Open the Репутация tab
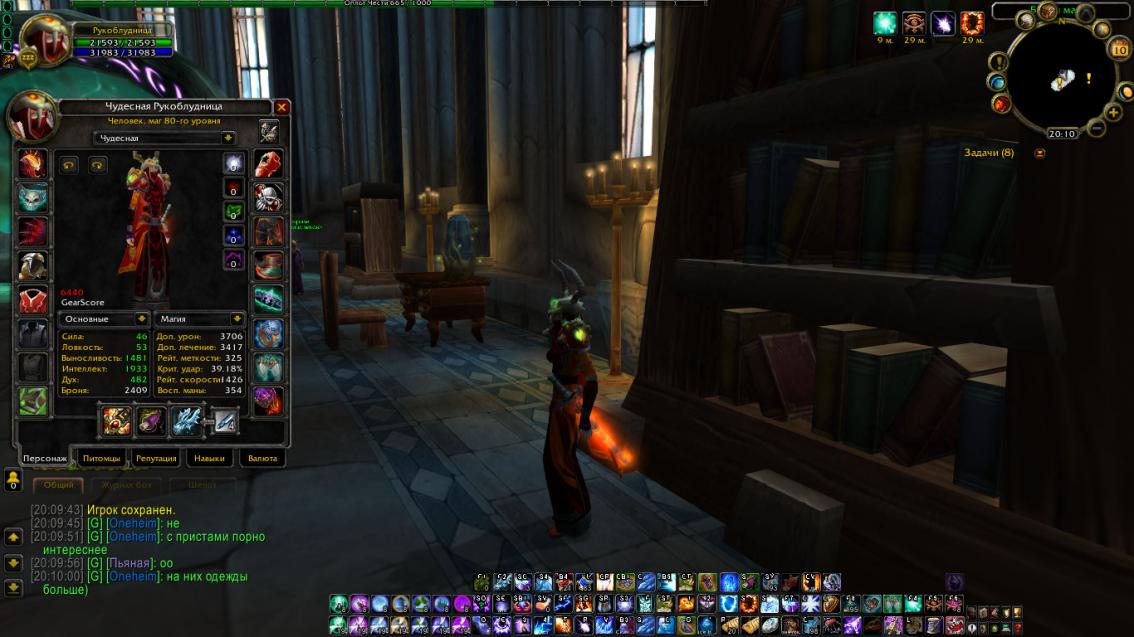 pos(156,458)
